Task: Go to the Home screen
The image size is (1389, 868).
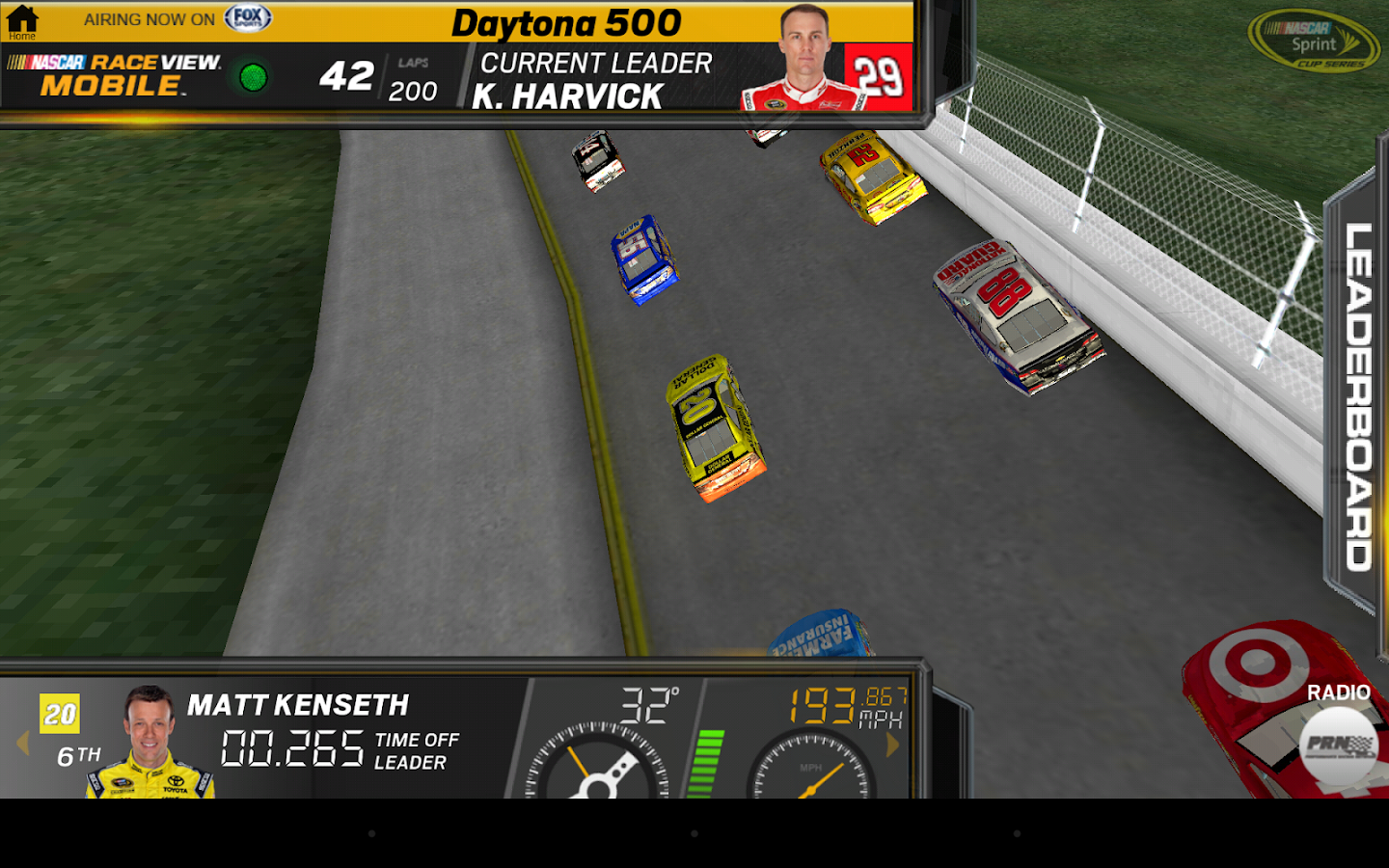Action: [x=22, y=21]
